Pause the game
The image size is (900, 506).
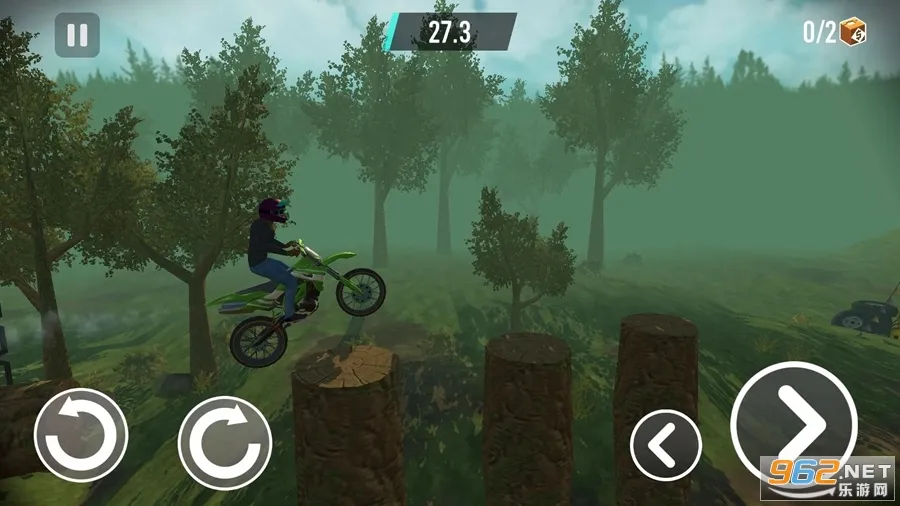click(x=77, y=35)
